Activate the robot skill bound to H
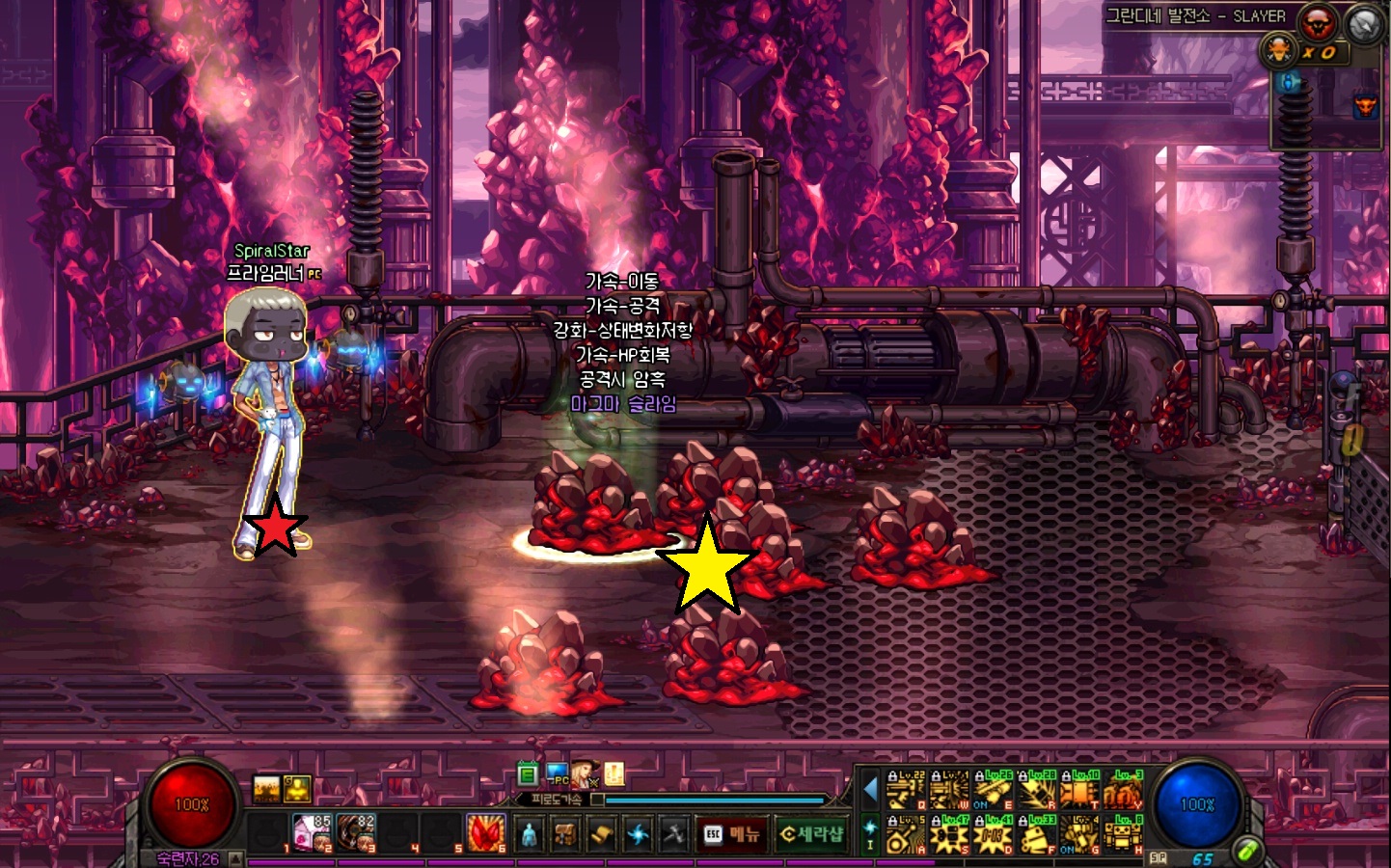 (1123, 836)
